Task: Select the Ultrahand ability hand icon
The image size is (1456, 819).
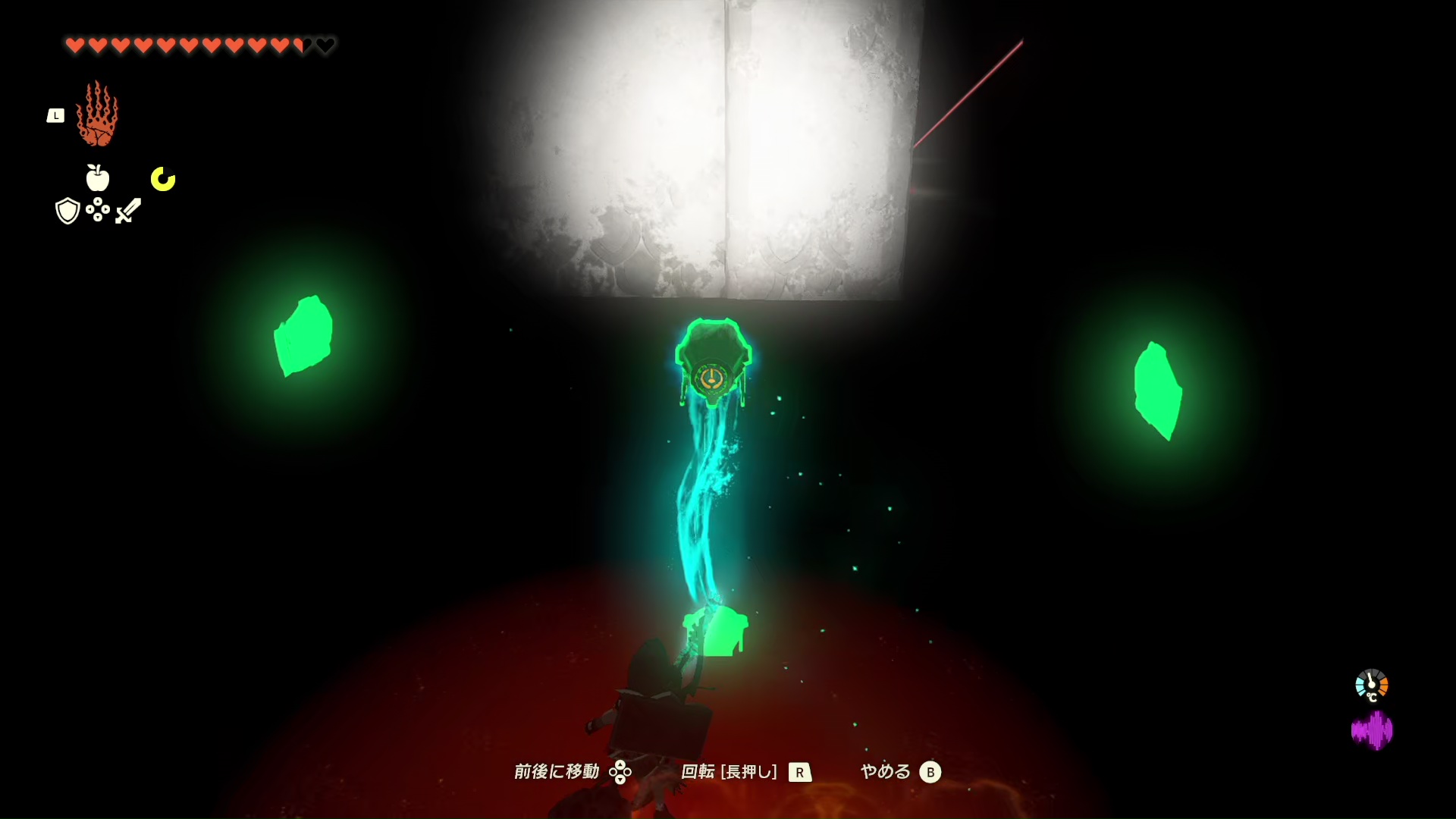Action: tap(97, 115)
